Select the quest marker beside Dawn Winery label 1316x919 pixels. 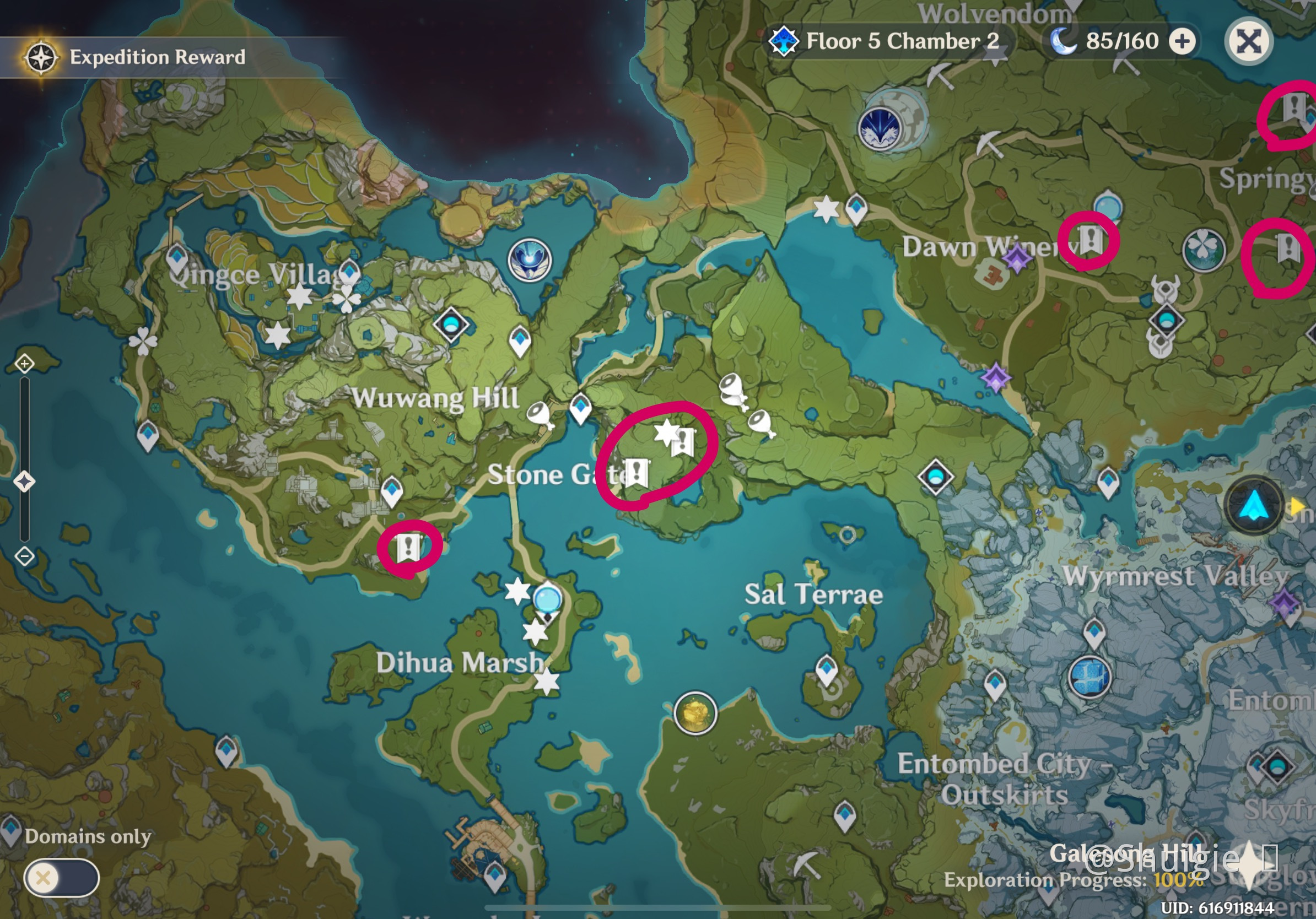[x=1090, y=239]
